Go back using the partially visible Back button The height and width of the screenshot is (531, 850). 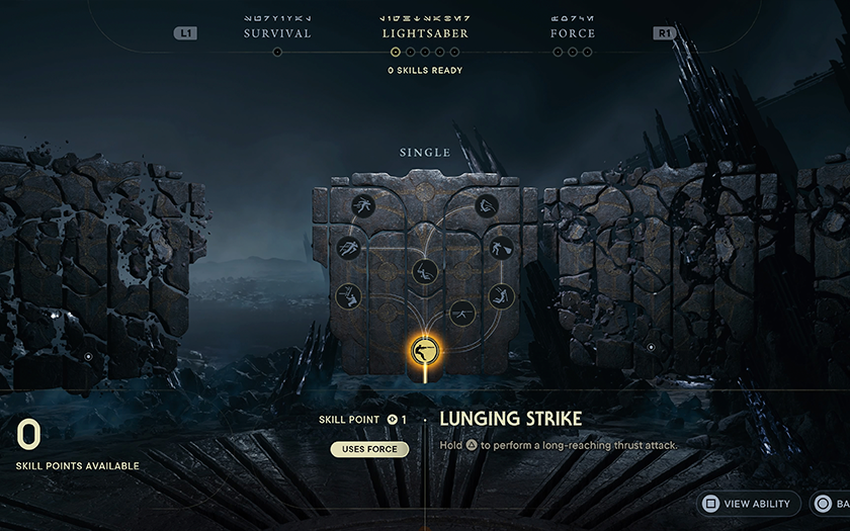831,504
